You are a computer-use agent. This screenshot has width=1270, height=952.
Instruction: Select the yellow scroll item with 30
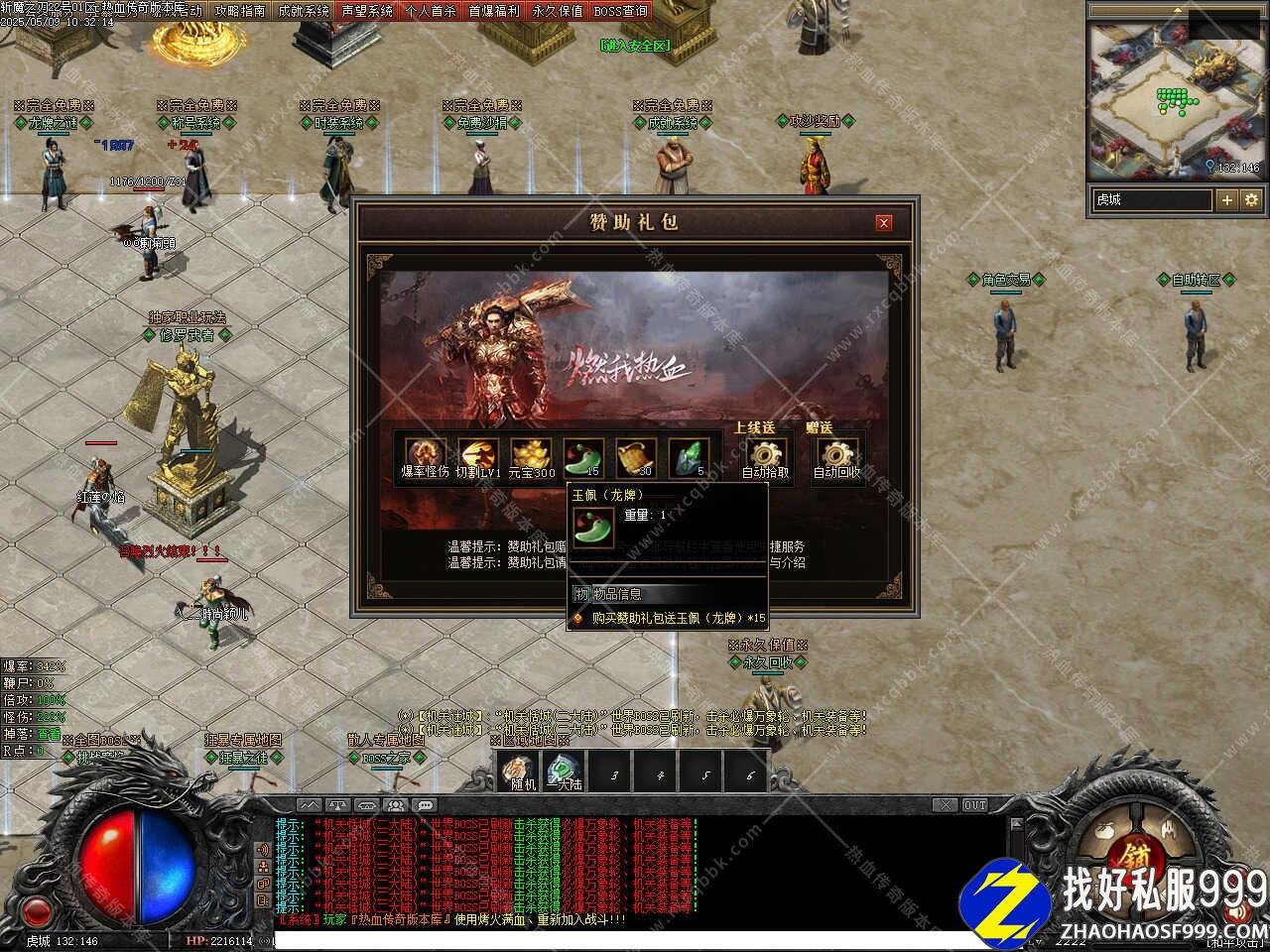point(635,455)
